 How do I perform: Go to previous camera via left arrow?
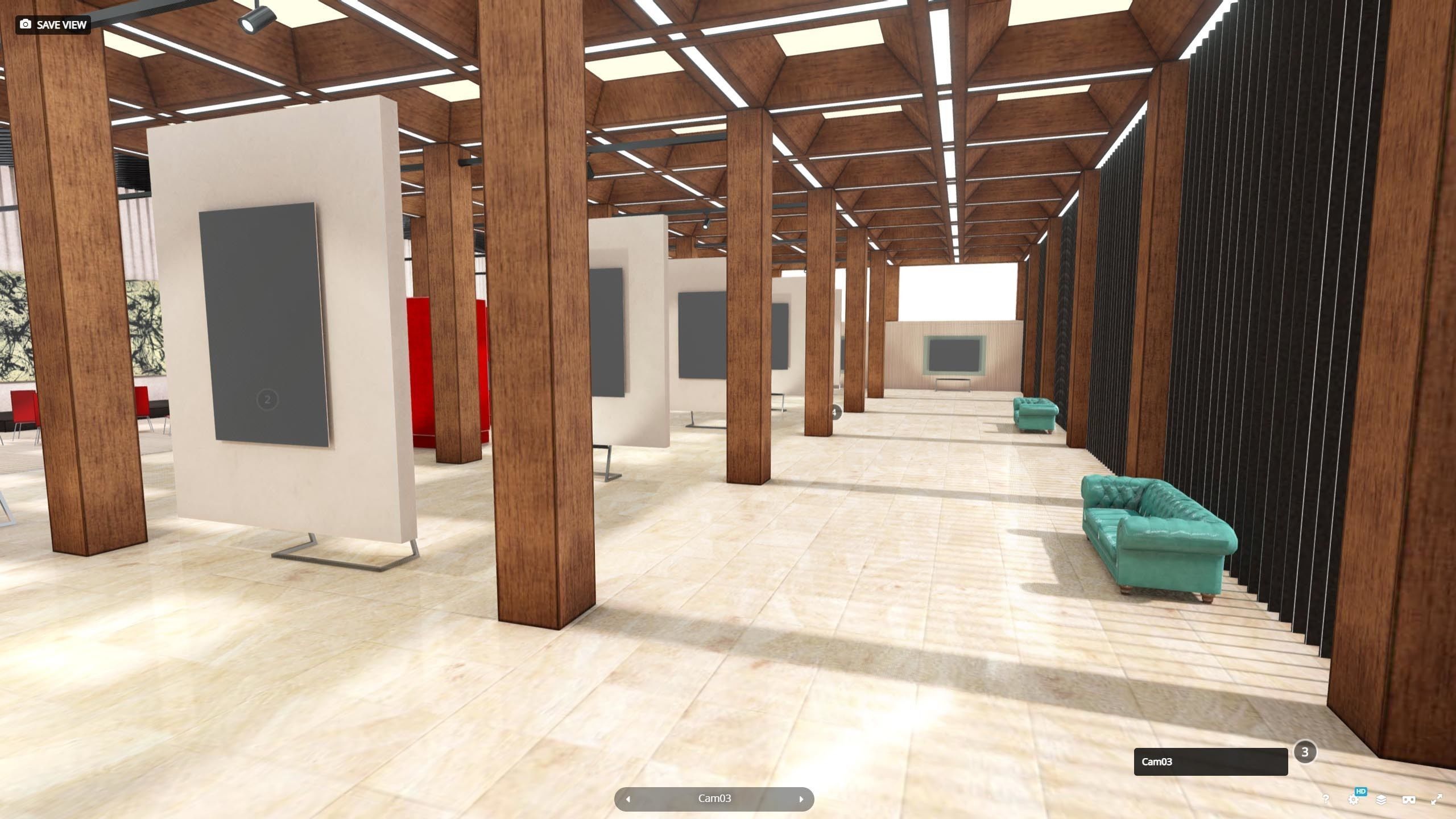click(x=628, y=799)
